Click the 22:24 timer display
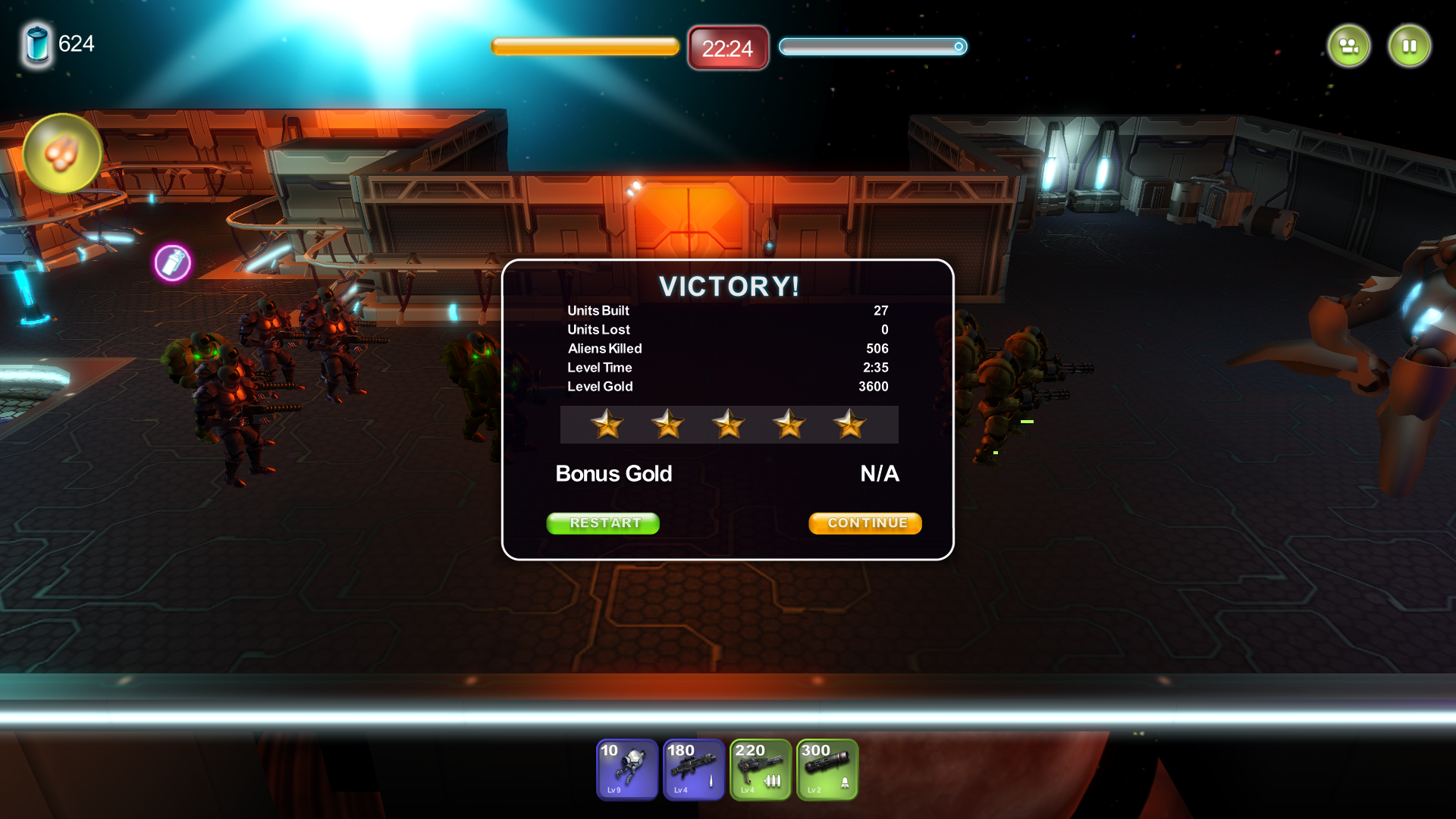Image resolution: width=1456 pixels, height=819 pixels. [x=727, y=48]
